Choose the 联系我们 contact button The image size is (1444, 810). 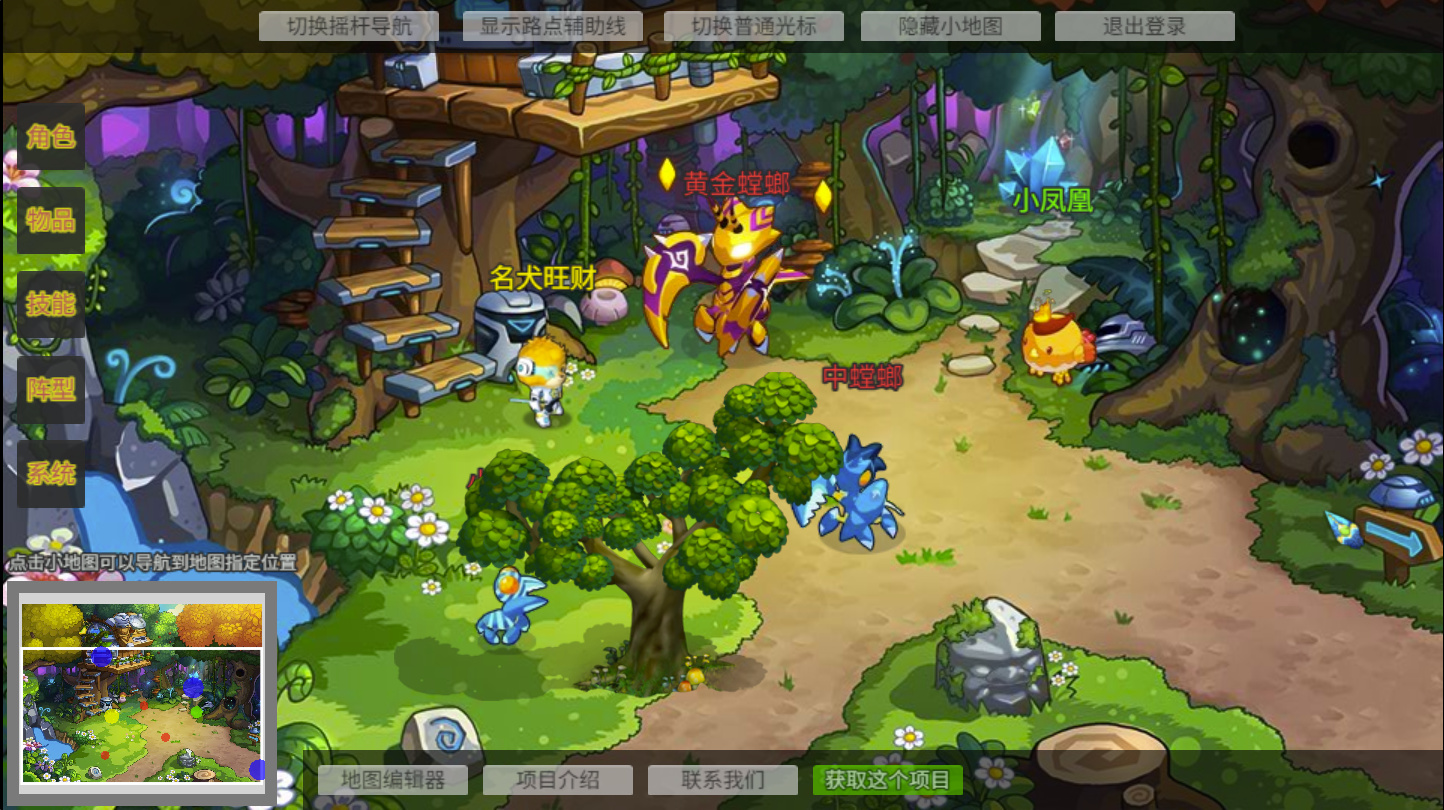(x=723, y=780)
